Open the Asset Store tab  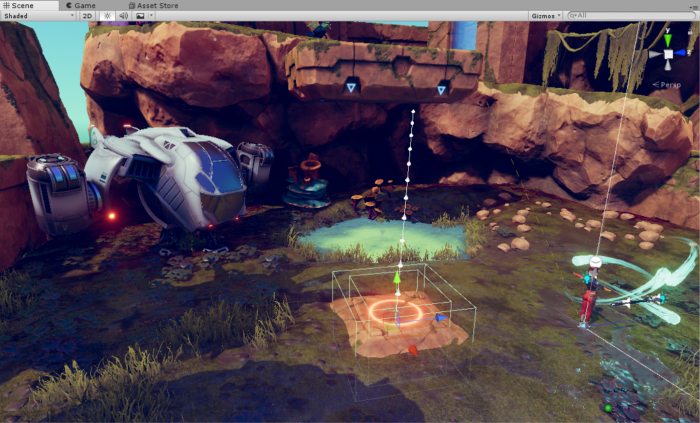coord(151,5)
